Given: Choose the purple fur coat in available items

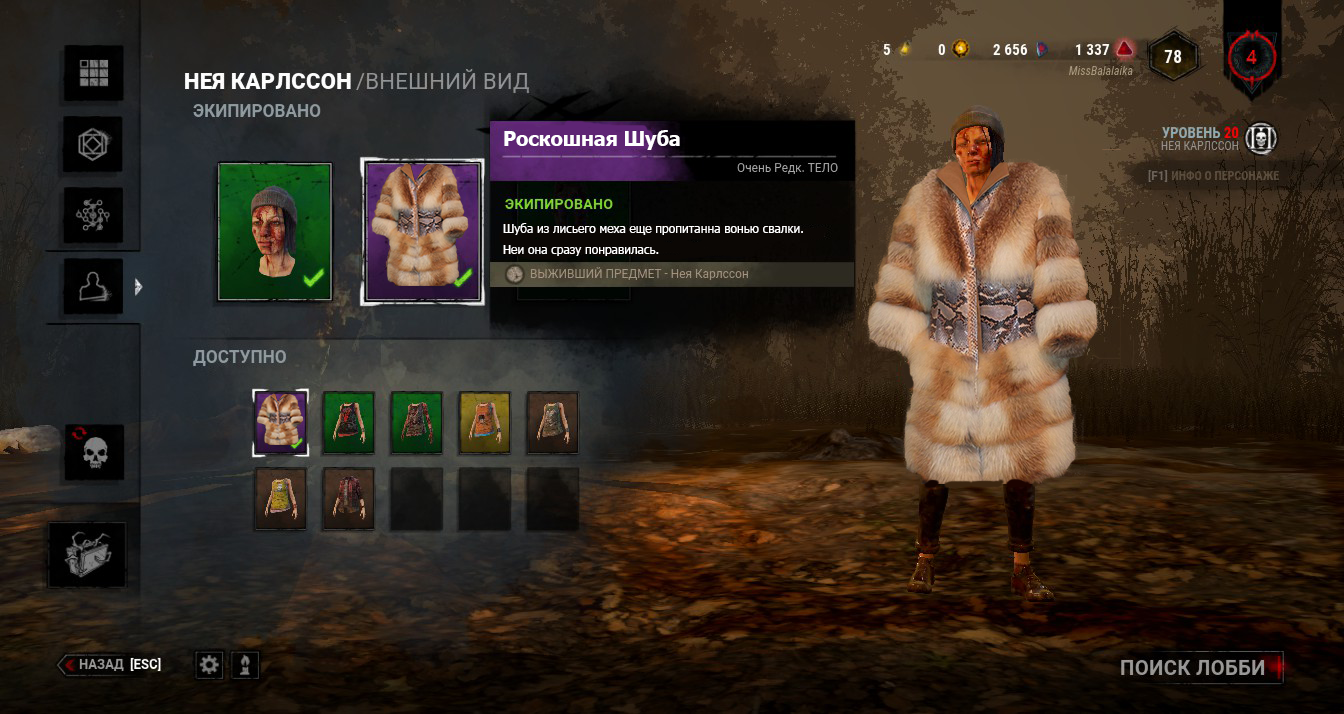Looking at the screenshot, I should (x=281, y=422).
